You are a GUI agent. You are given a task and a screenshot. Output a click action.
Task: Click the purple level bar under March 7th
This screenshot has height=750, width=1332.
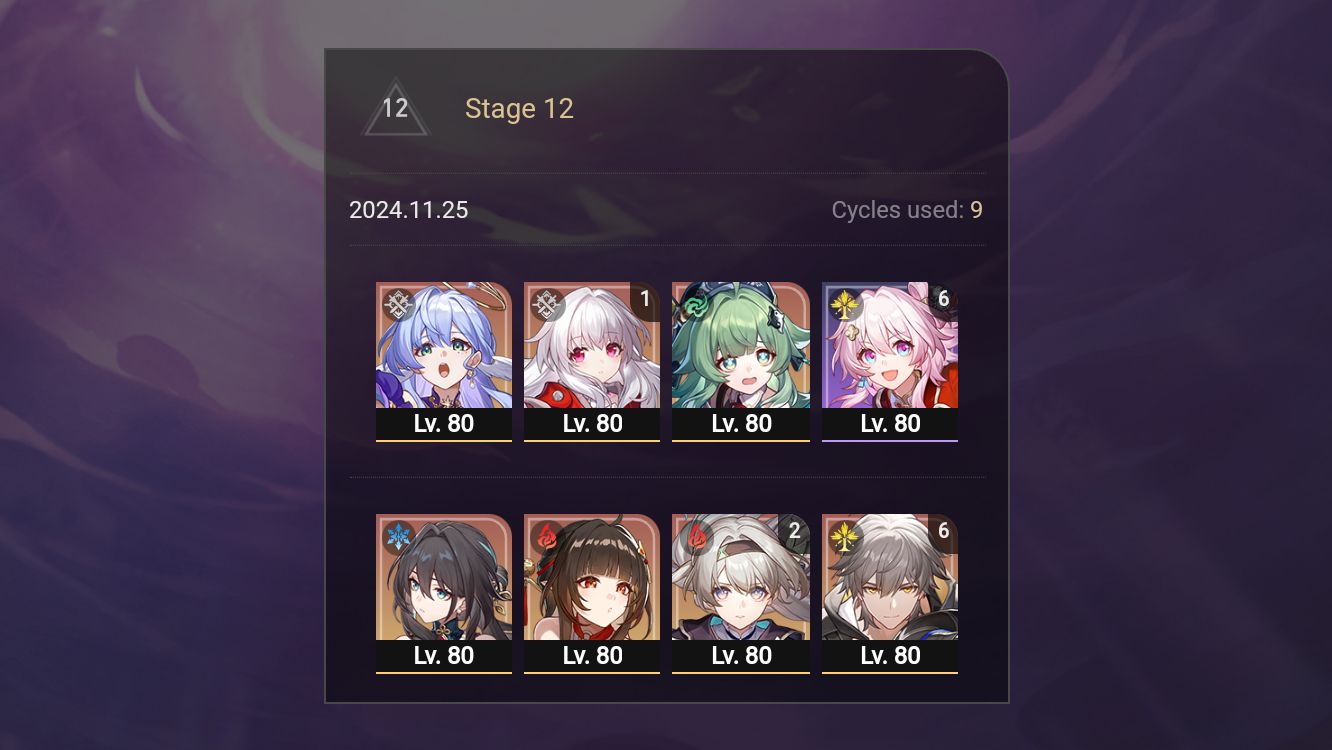coord(890,440)
